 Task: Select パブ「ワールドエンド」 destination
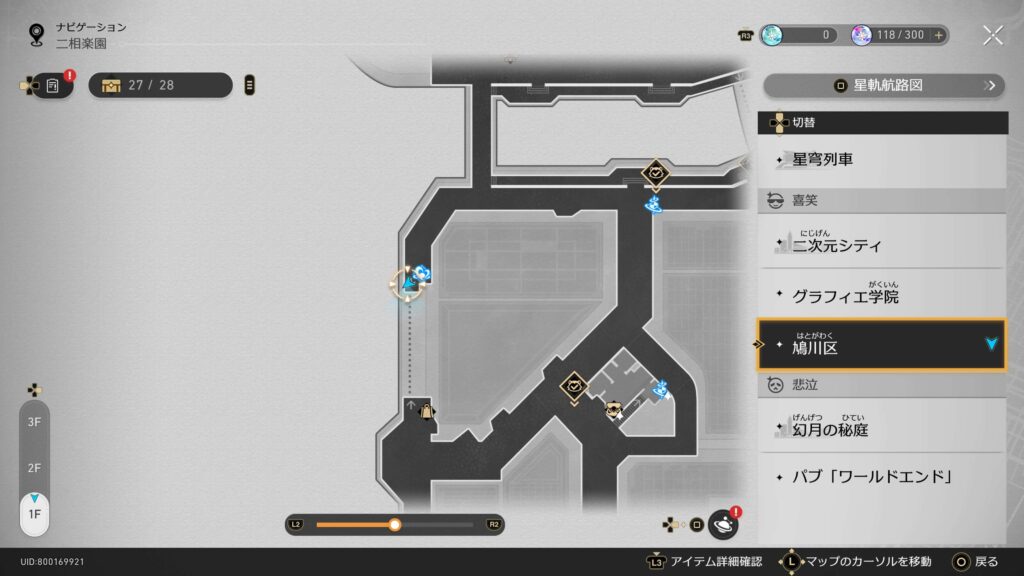pyautogui.click(x=882, y=476)
